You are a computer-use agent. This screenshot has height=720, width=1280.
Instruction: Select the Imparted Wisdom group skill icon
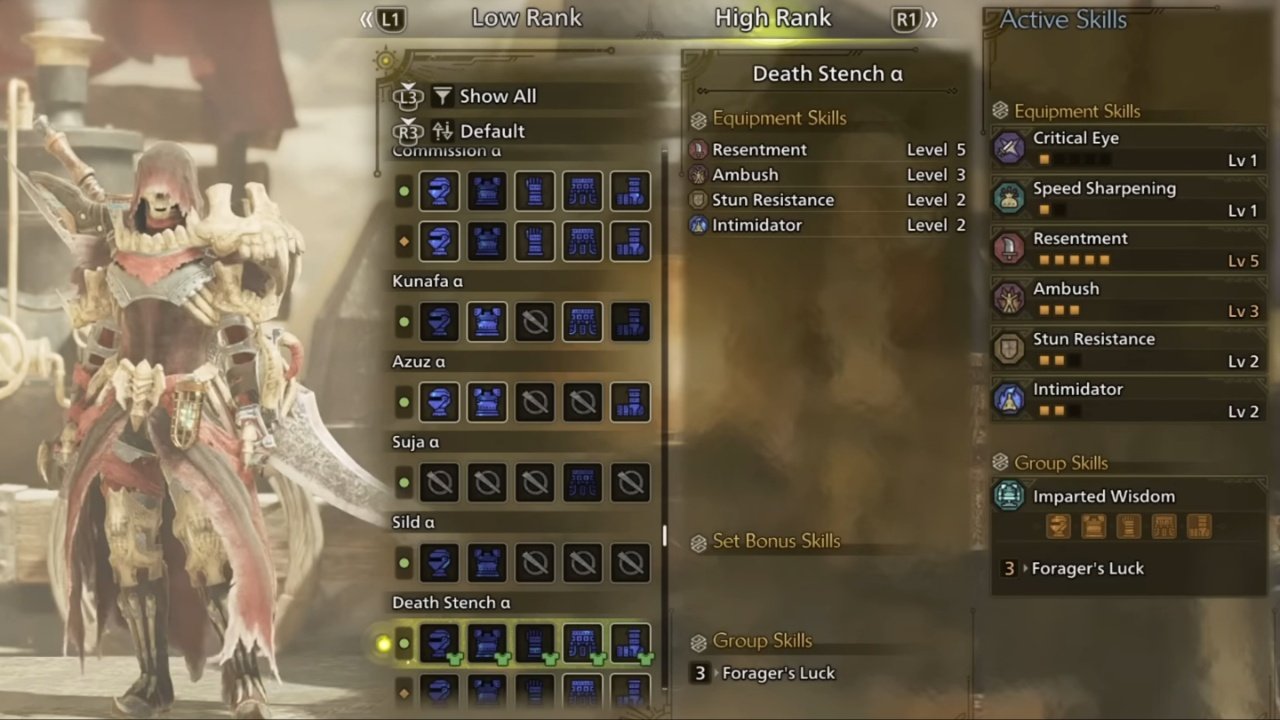[x=1008, y=495]
